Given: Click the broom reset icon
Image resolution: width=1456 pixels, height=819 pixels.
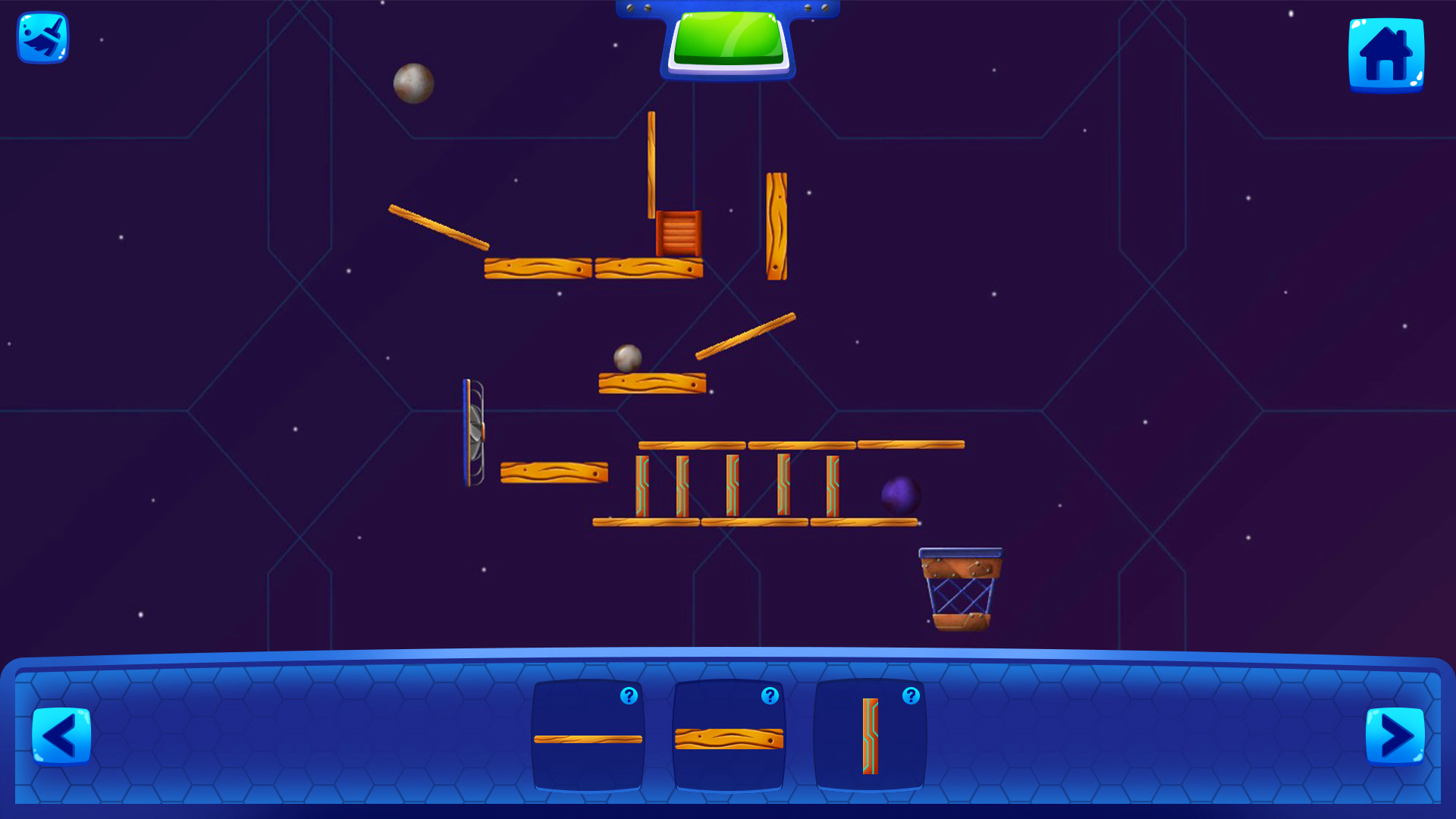Looking at the screenshot, I should 42,38.
